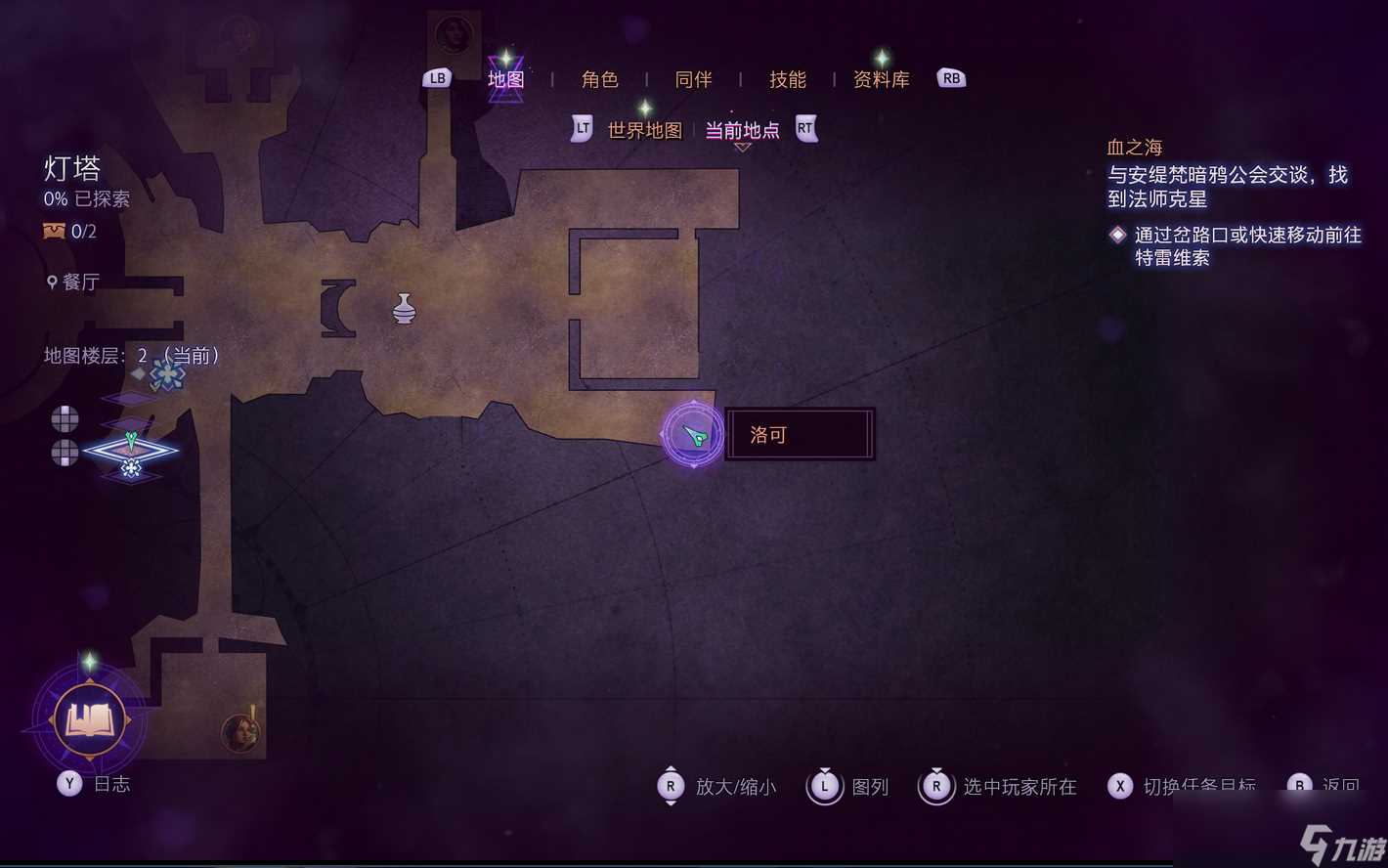Select the 洛可 player marker

[x=693, y=434]
